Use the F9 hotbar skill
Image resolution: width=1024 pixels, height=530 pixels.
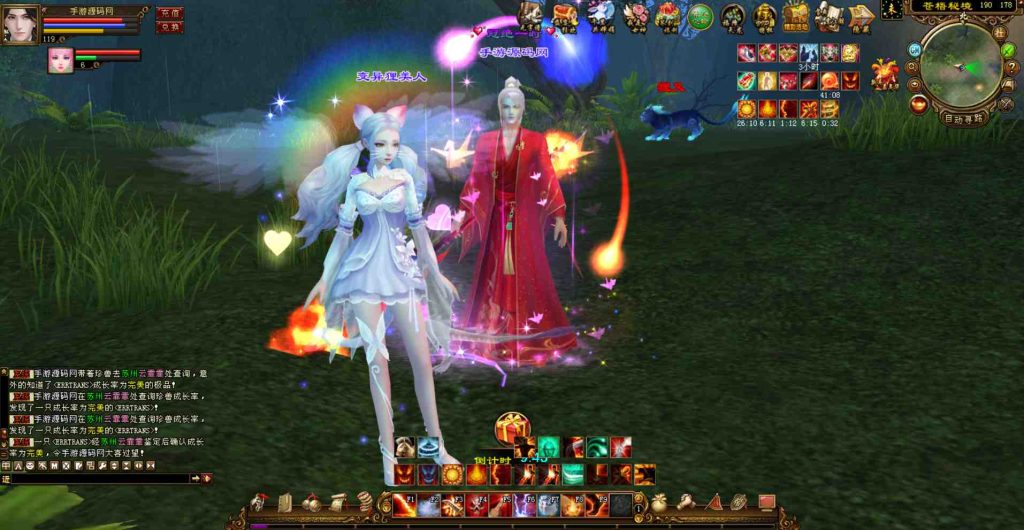(x=597, y=505)
